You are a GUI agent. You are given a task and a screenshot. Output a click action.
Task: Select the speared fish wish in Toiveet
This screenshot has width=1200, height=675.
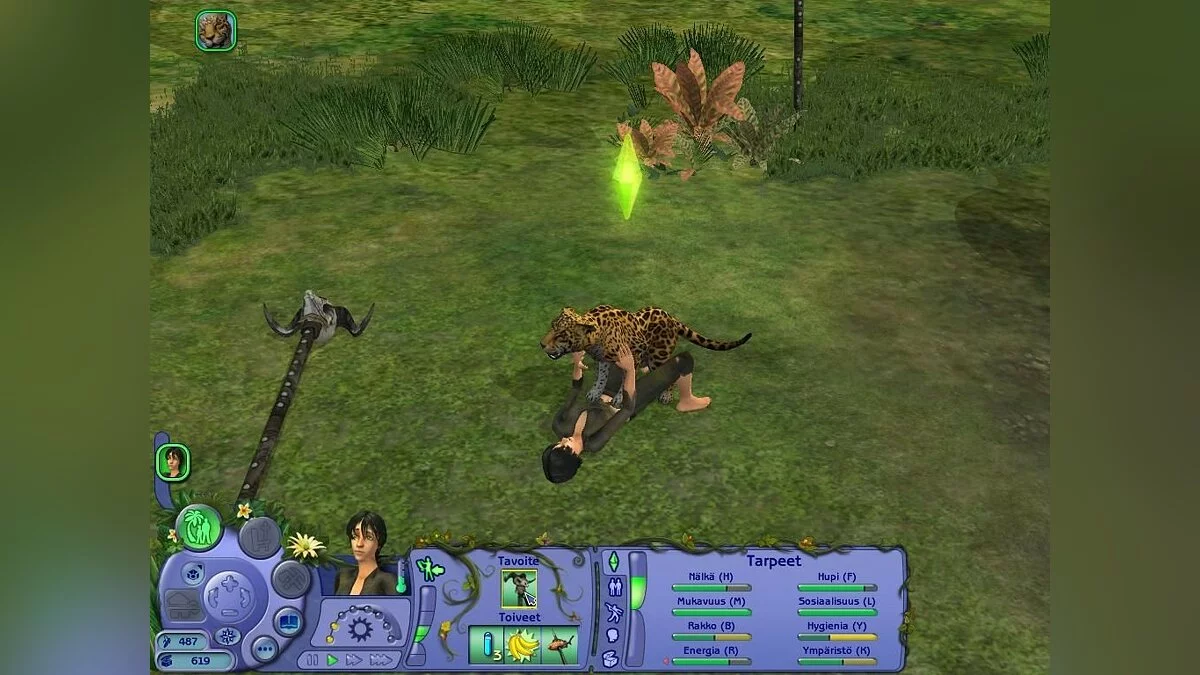click(x=559, y=645)
